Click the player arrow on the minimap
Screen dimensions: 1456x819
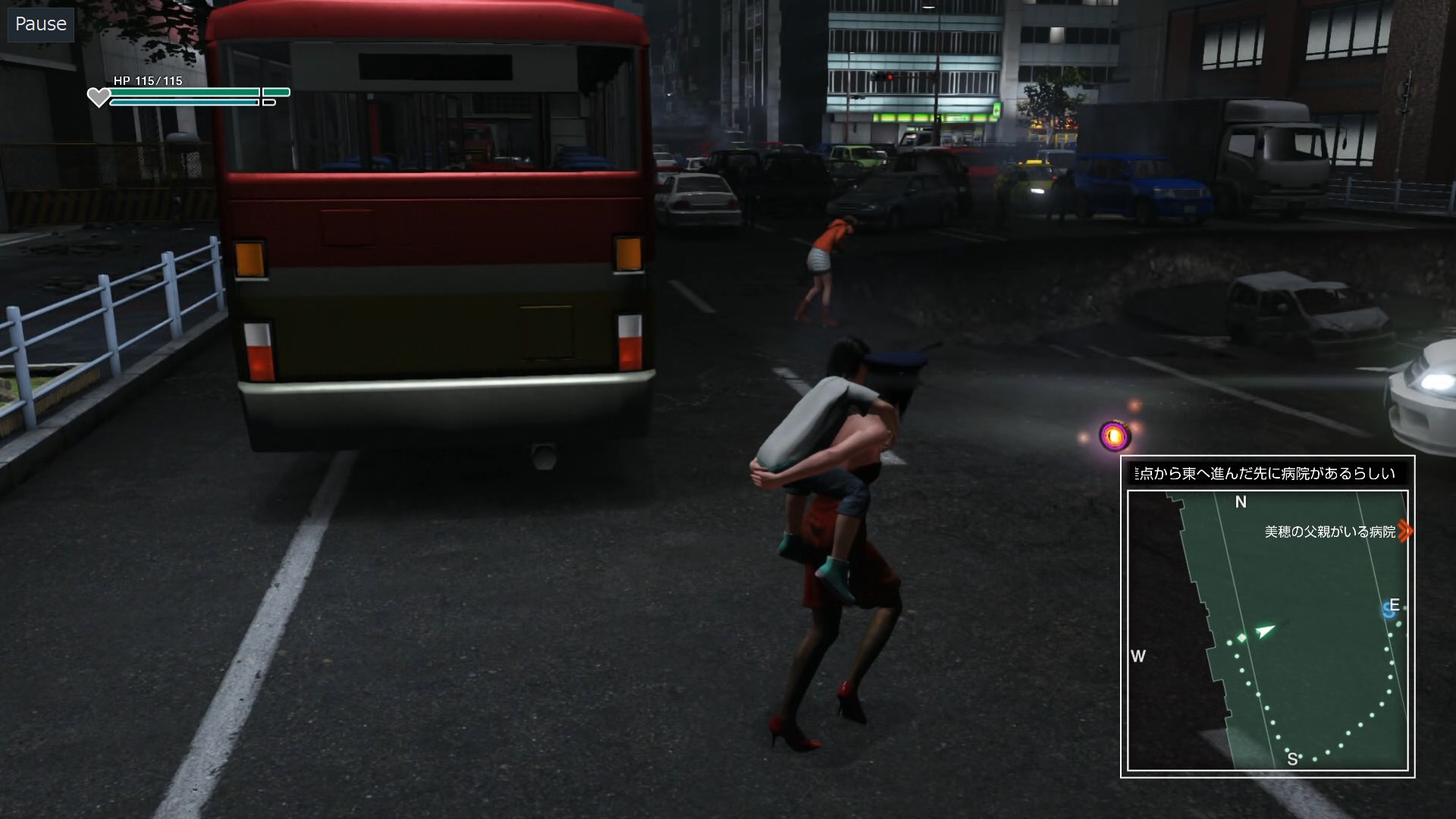[x=1264, y=630]
